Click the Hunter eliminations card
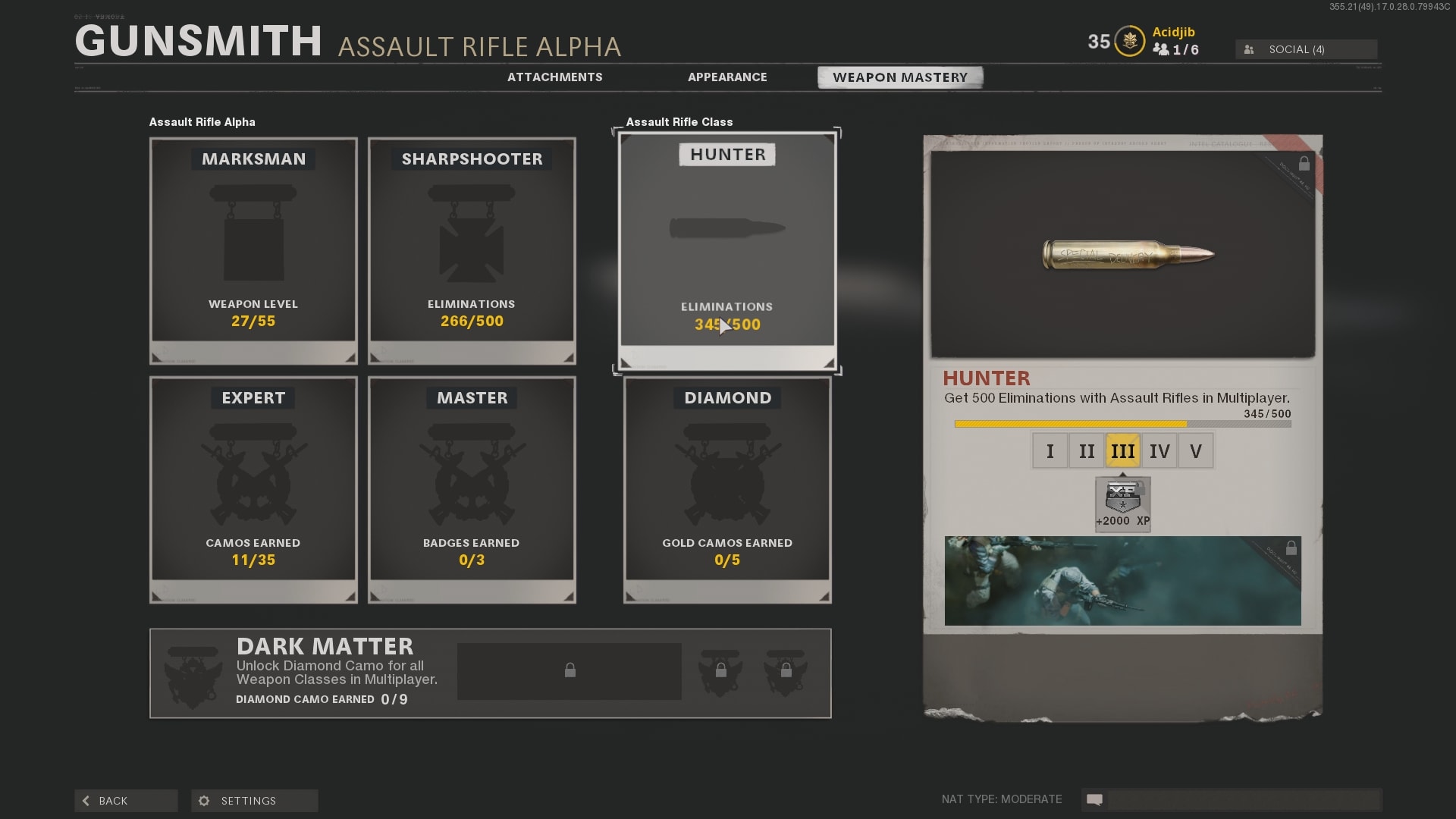 click(x=726, y=250)
